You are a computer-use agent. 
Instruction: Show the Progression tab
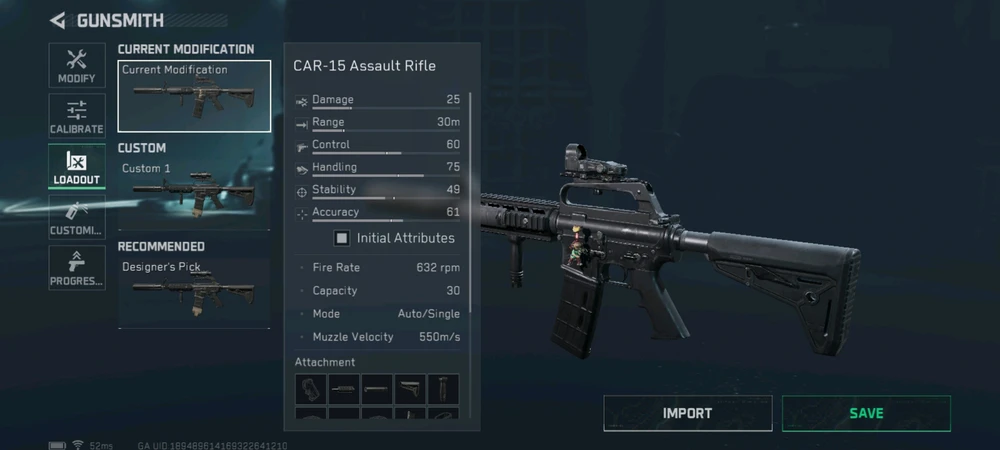pos(77,269)
